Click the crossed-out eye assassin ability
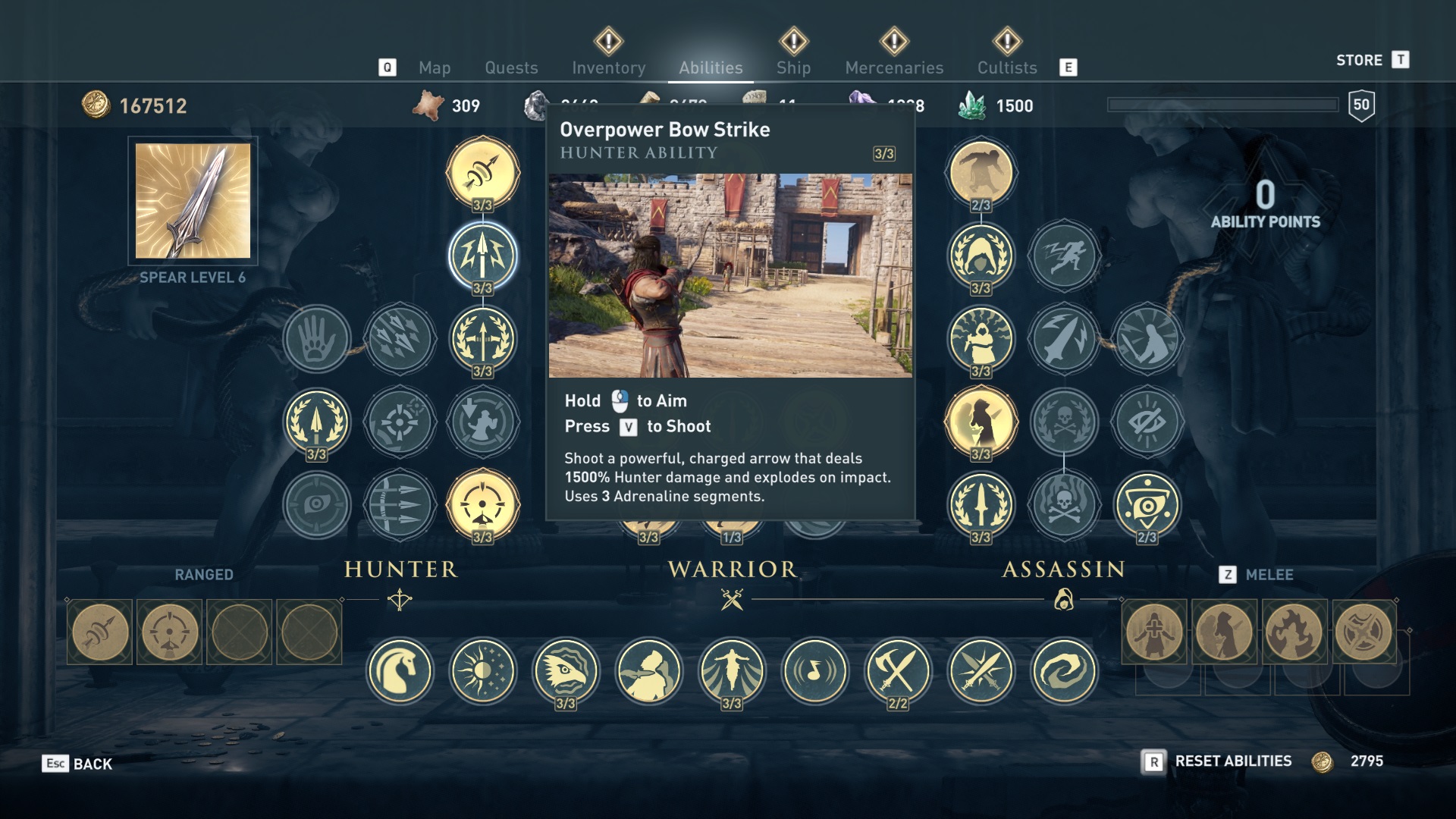Viewport: 1456px width, 819px height. 1147,422
